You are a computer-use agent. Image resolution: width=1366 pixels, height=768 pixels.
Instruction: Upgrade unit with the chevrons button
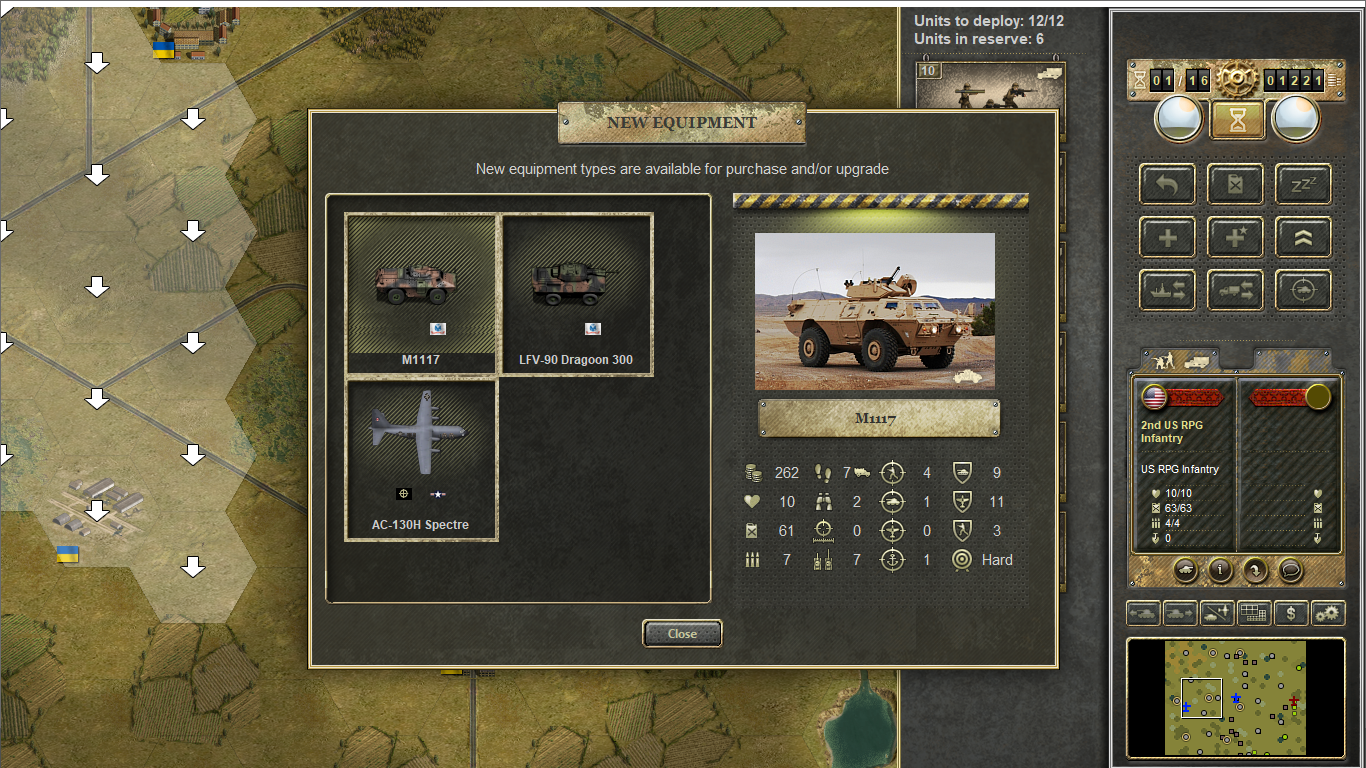click(x=1303, y=238)
